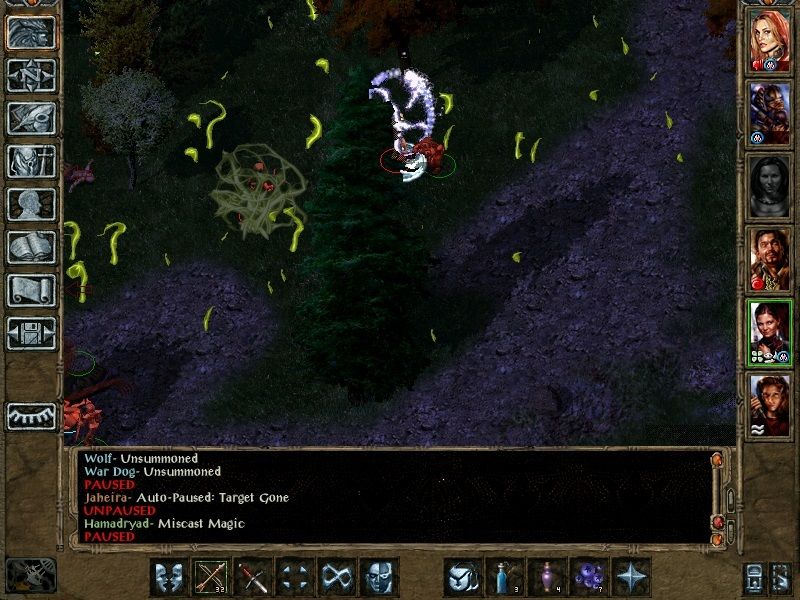This screenshot has height=600, width=800.
Task: Open the journal with the quill icon
Action: tap(31, 118)
